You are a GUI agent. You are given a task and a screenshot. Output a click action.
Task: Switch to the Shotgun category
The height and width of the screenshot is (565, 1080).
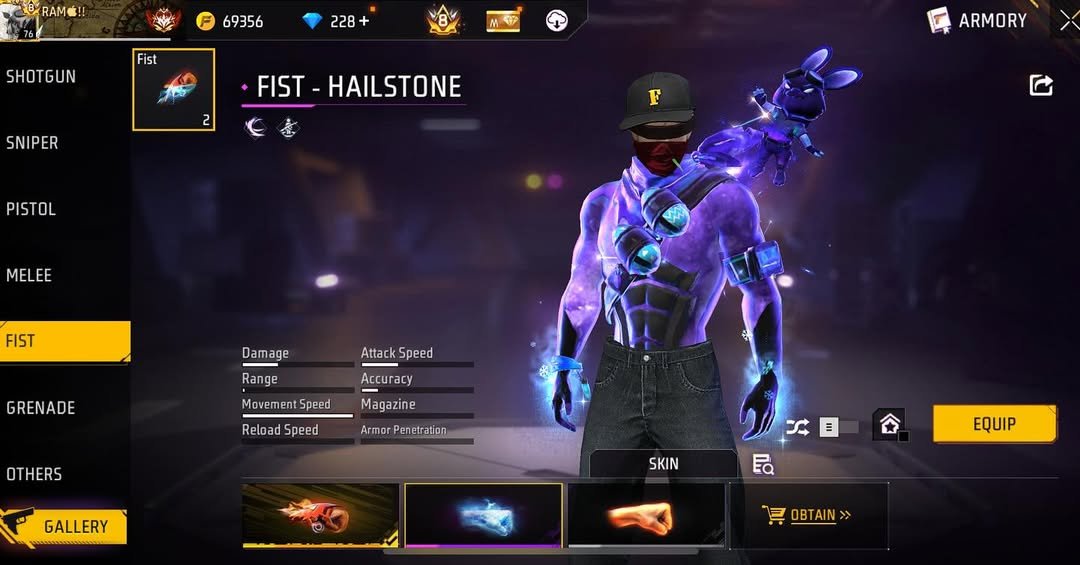point(41,77)
